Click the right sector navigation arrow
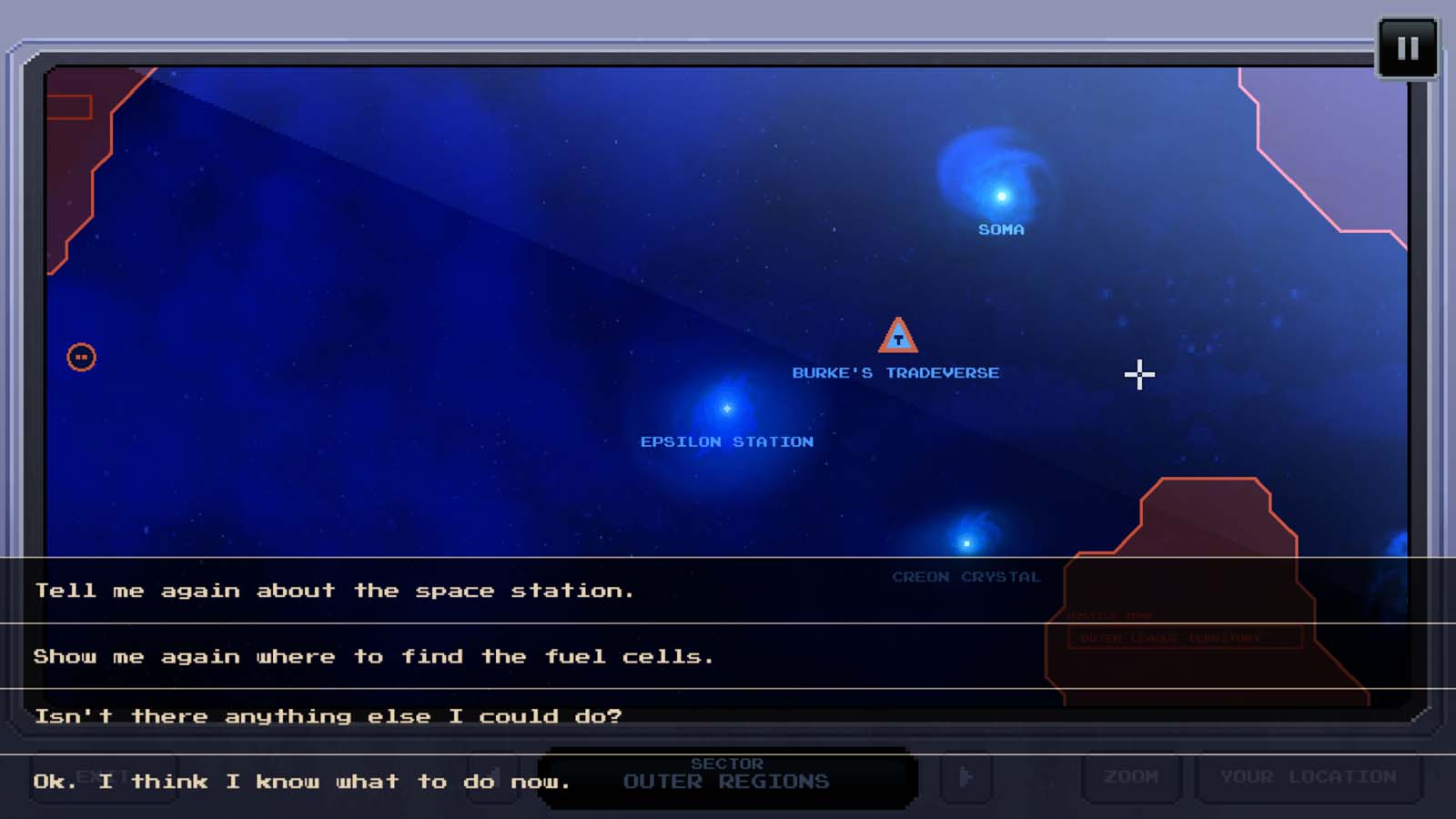 (966, 778)
